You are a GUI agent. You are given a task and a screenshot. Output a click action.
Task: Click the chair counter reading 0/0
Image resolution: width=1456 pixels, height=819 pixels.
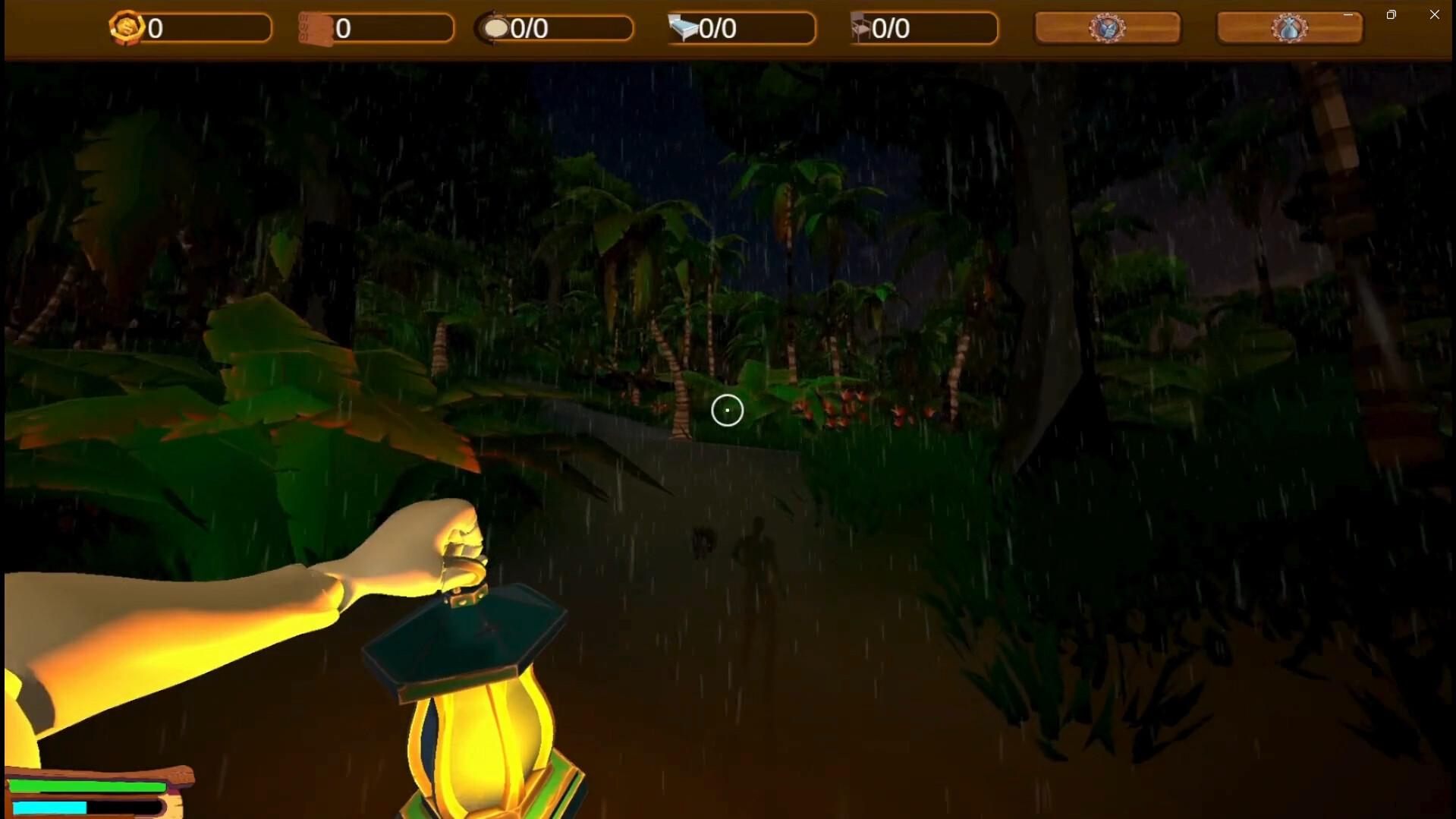(x=892, y=29)
